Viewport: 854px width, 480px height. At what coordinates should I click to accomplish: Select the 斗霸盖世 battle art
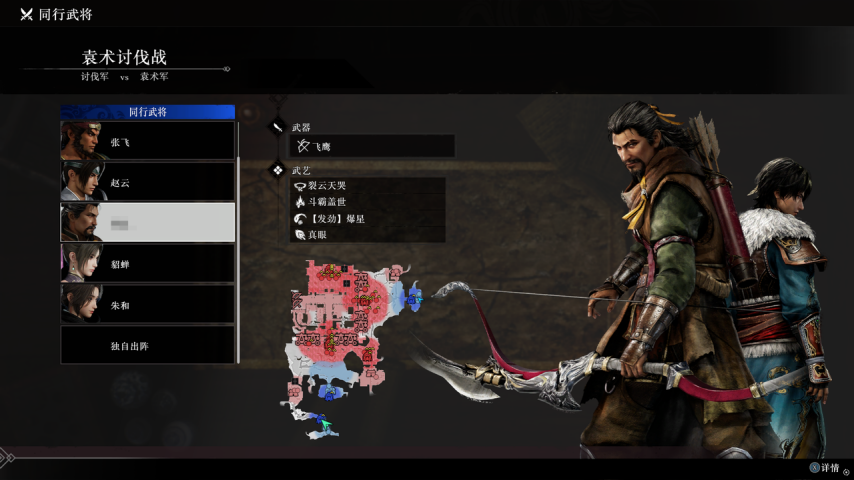click(x=368, y=202)
